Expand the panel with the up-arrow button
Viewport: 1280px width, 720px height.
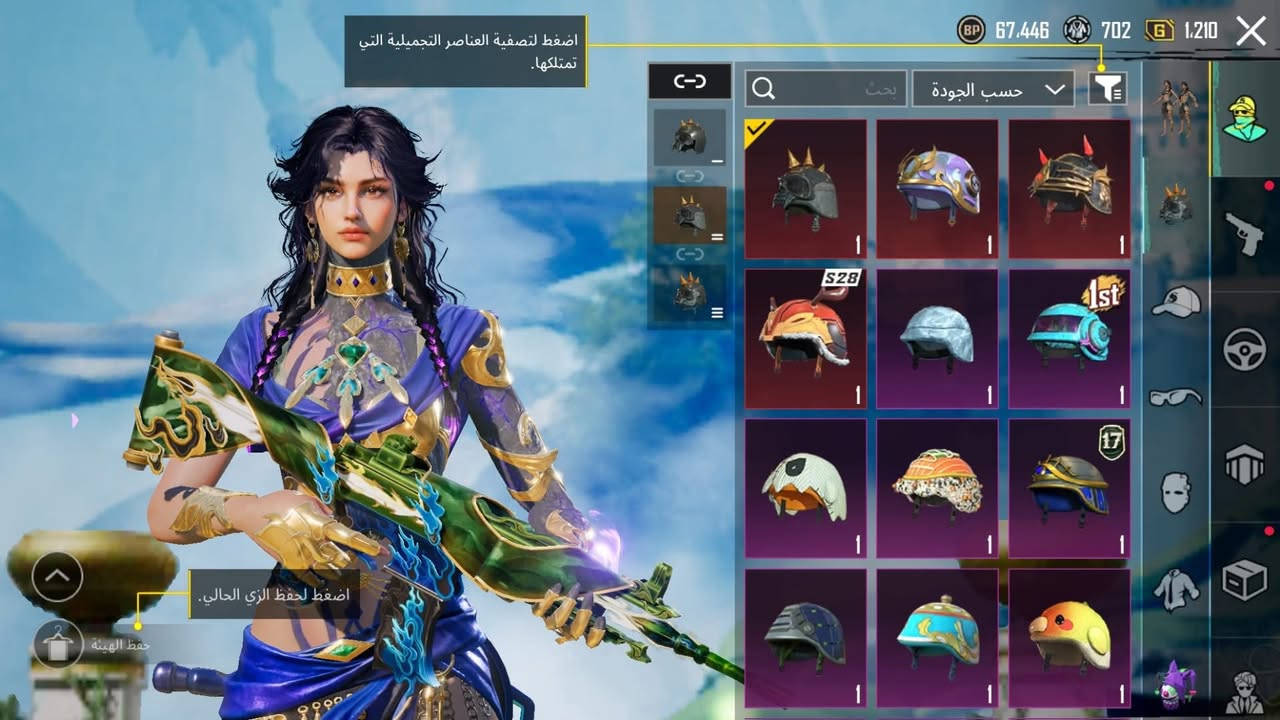click(57, 576)
